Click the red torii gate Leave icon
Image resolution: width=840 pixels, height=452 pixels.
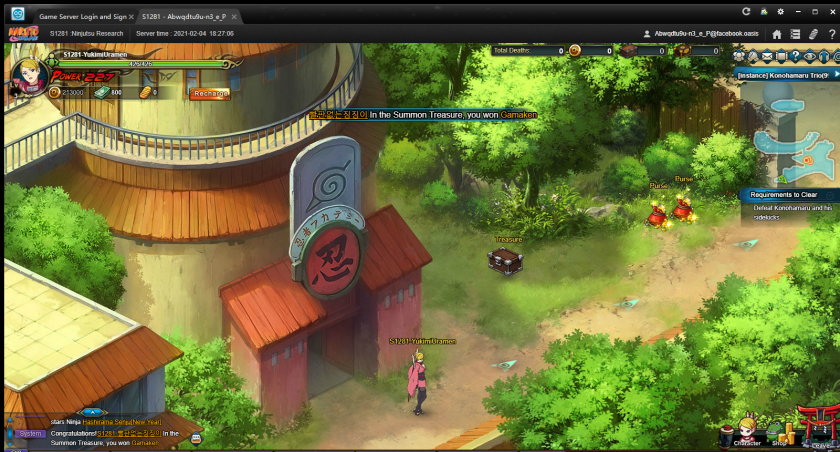(820, 428)
